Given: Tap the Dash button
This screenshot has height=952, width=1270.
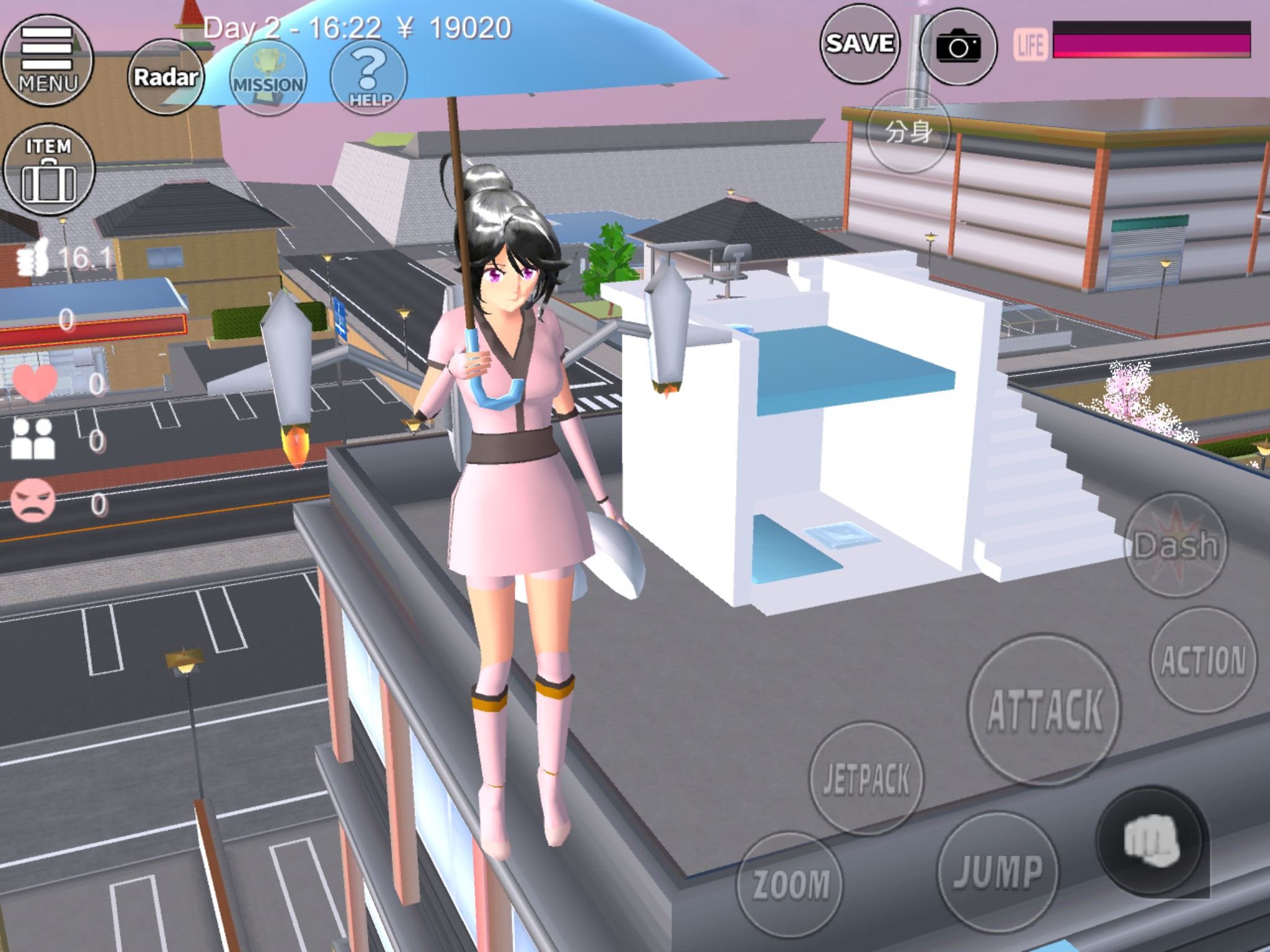Looking at the screenshot, I should pyautogui.click(x=1176, y=545).
